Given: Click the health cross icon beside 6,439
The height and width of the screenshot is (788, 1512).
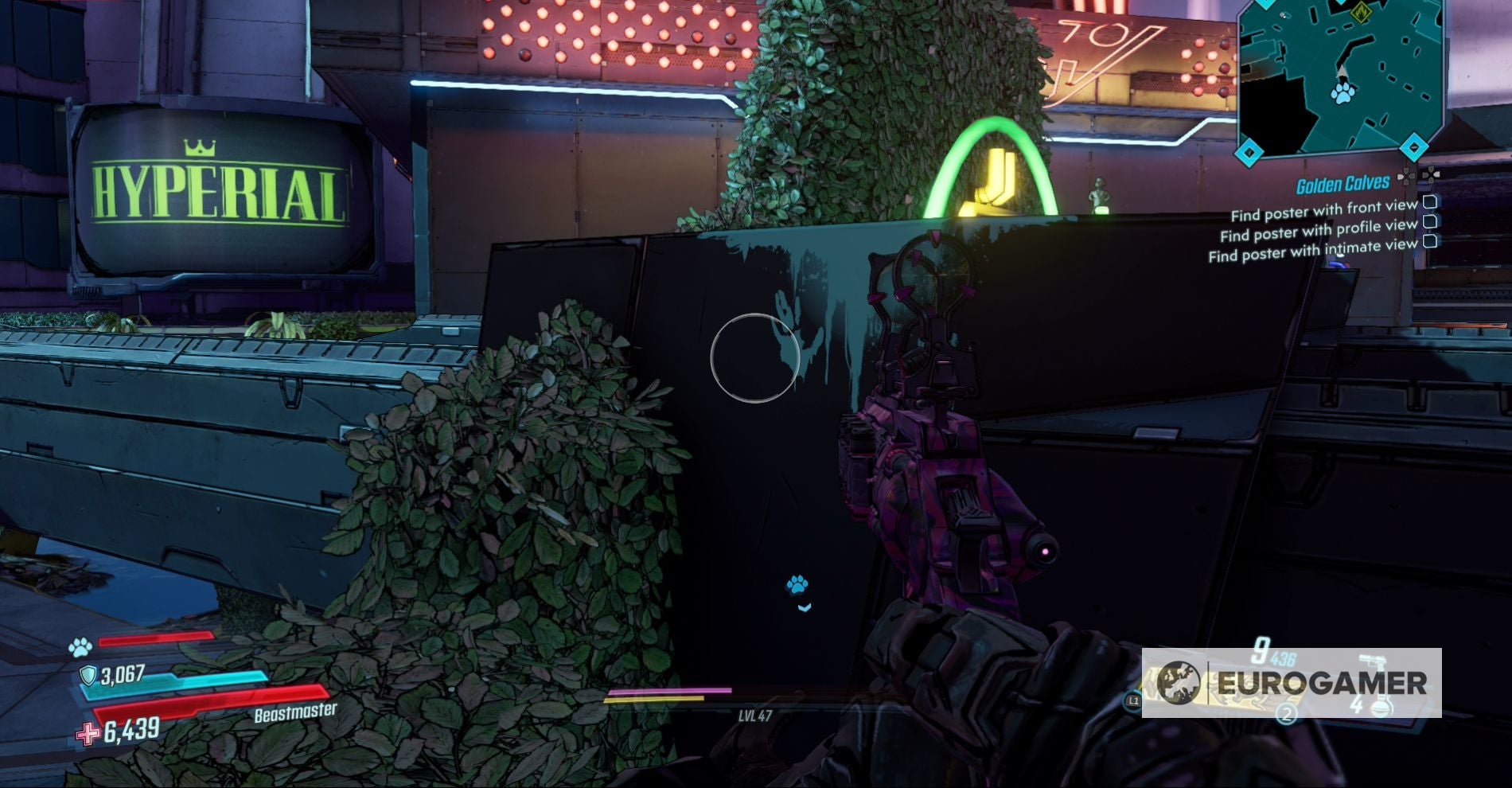Looking at the screenshot, I should pos(89,731).
